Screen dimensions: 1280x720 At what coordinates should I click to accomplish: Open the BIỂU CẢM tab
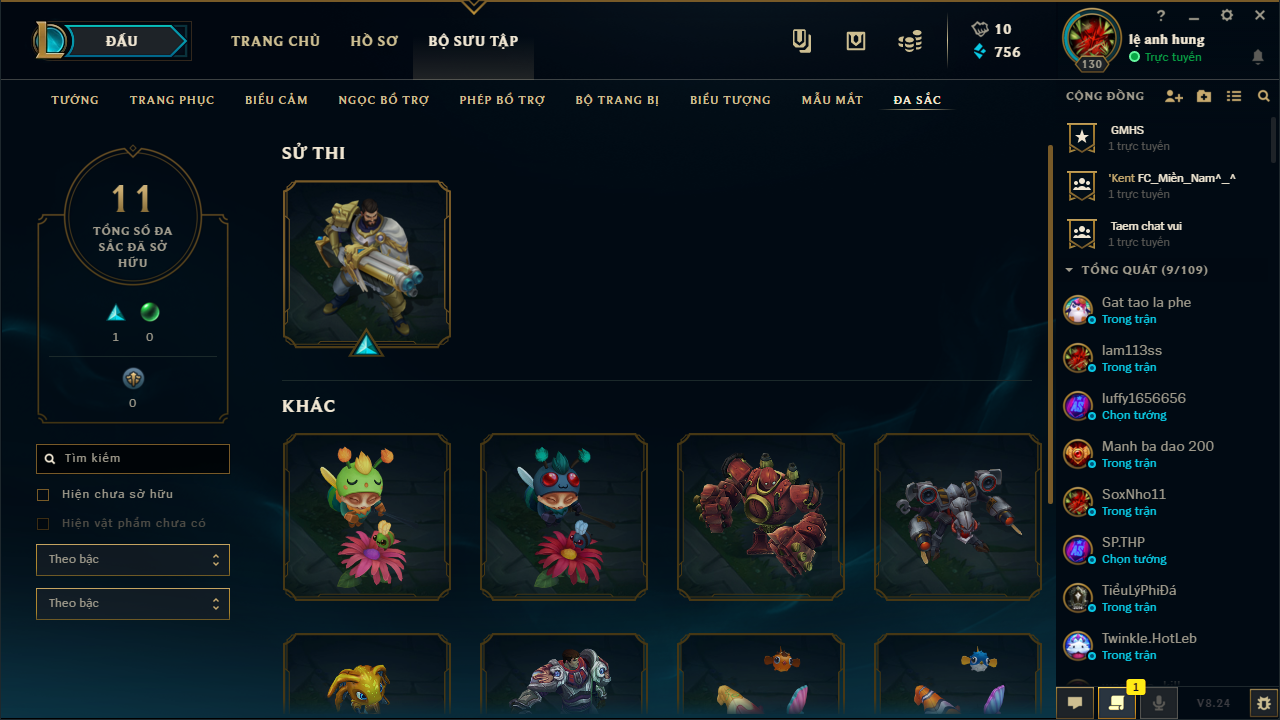pyautogui.click(x=276, y=100)
